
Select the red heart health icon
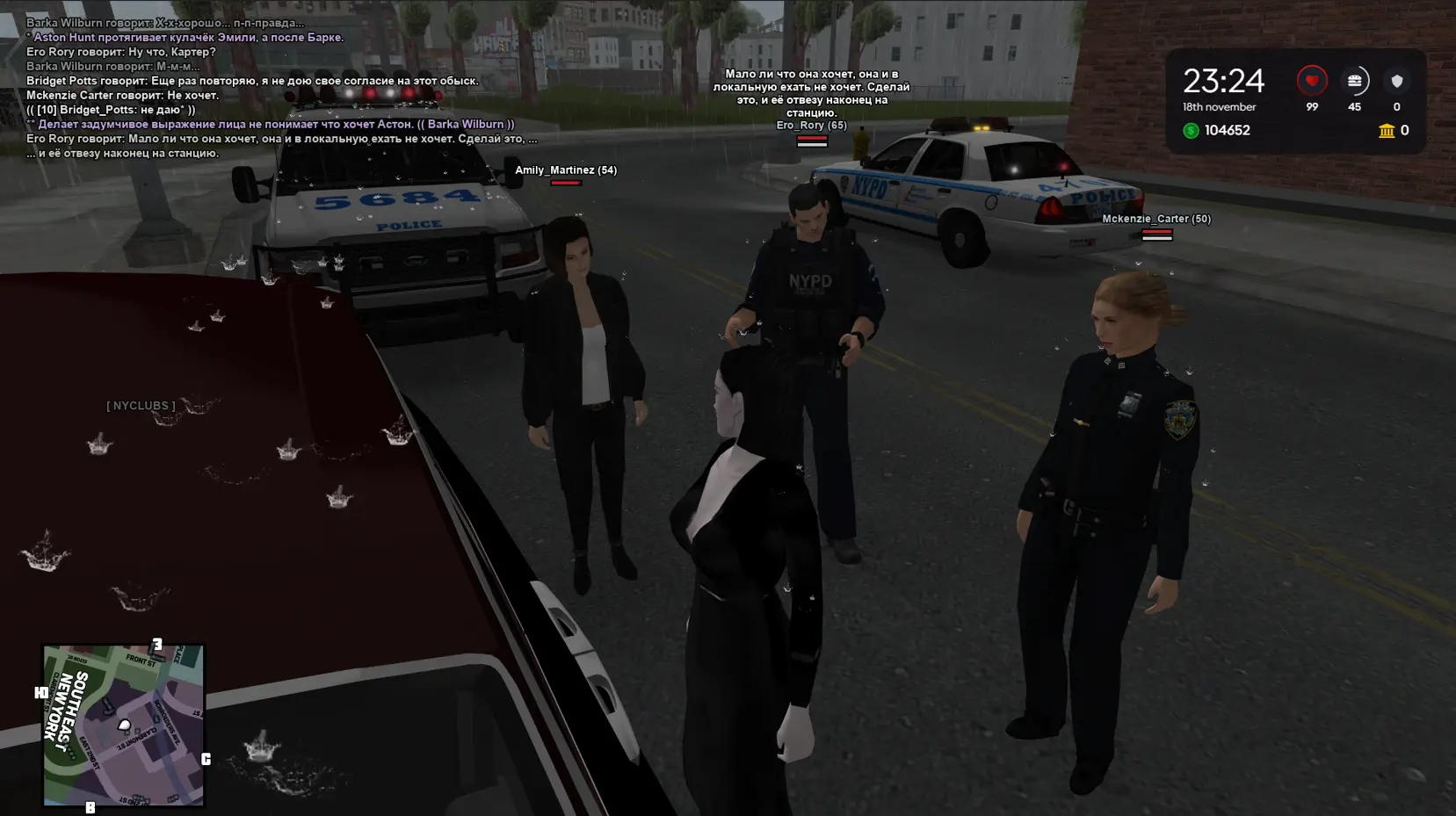click(1311, 81)
